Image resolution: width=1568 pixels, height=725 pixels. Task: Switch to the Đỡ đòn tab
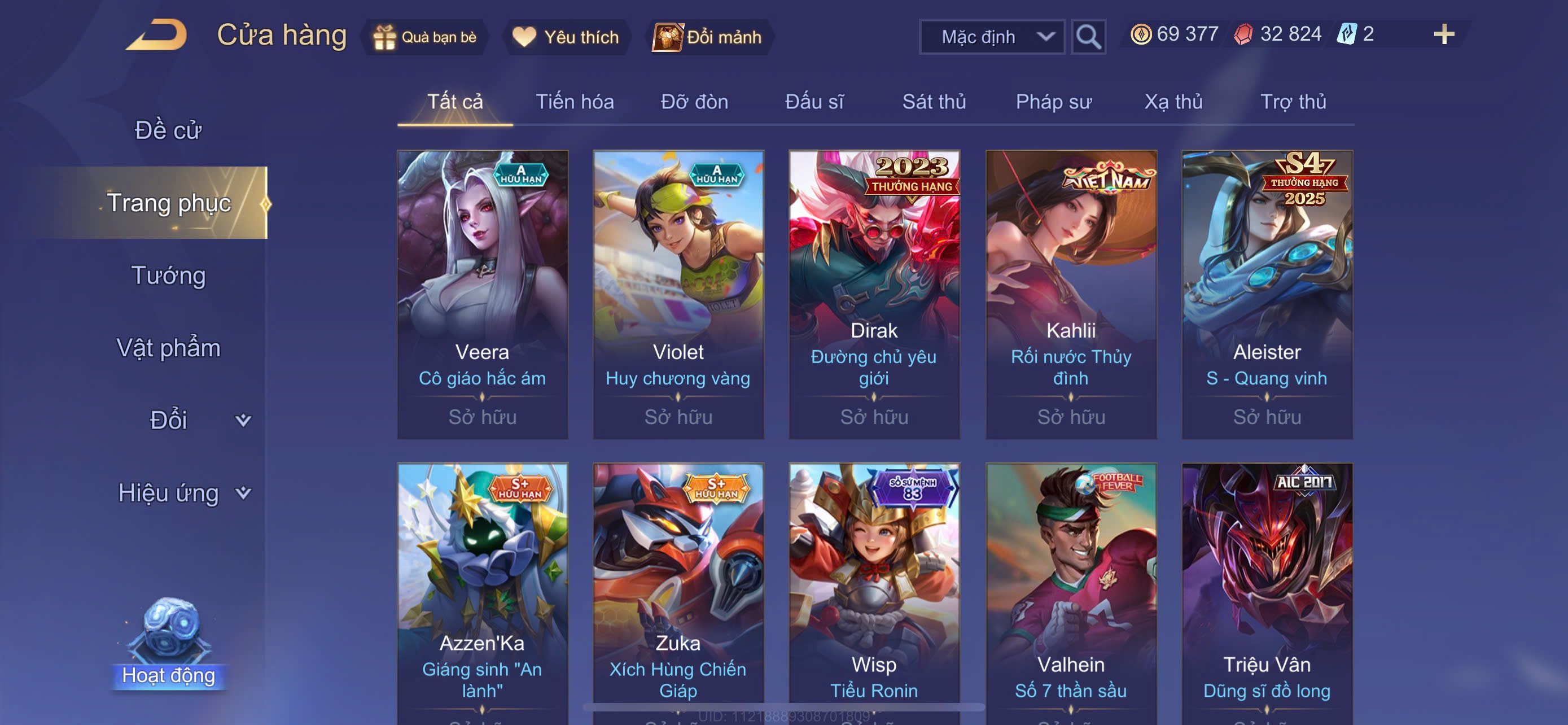694,102
